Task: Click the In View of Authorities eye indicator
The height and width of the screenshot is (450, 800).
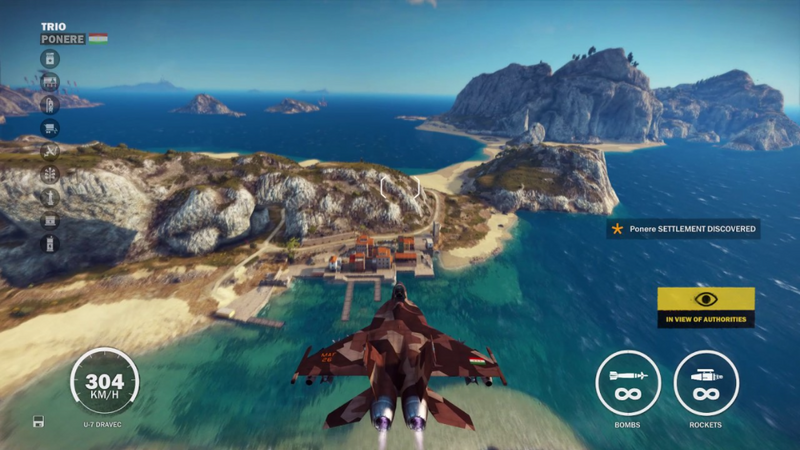Action: pyautogui.click(x=706, y=299)
